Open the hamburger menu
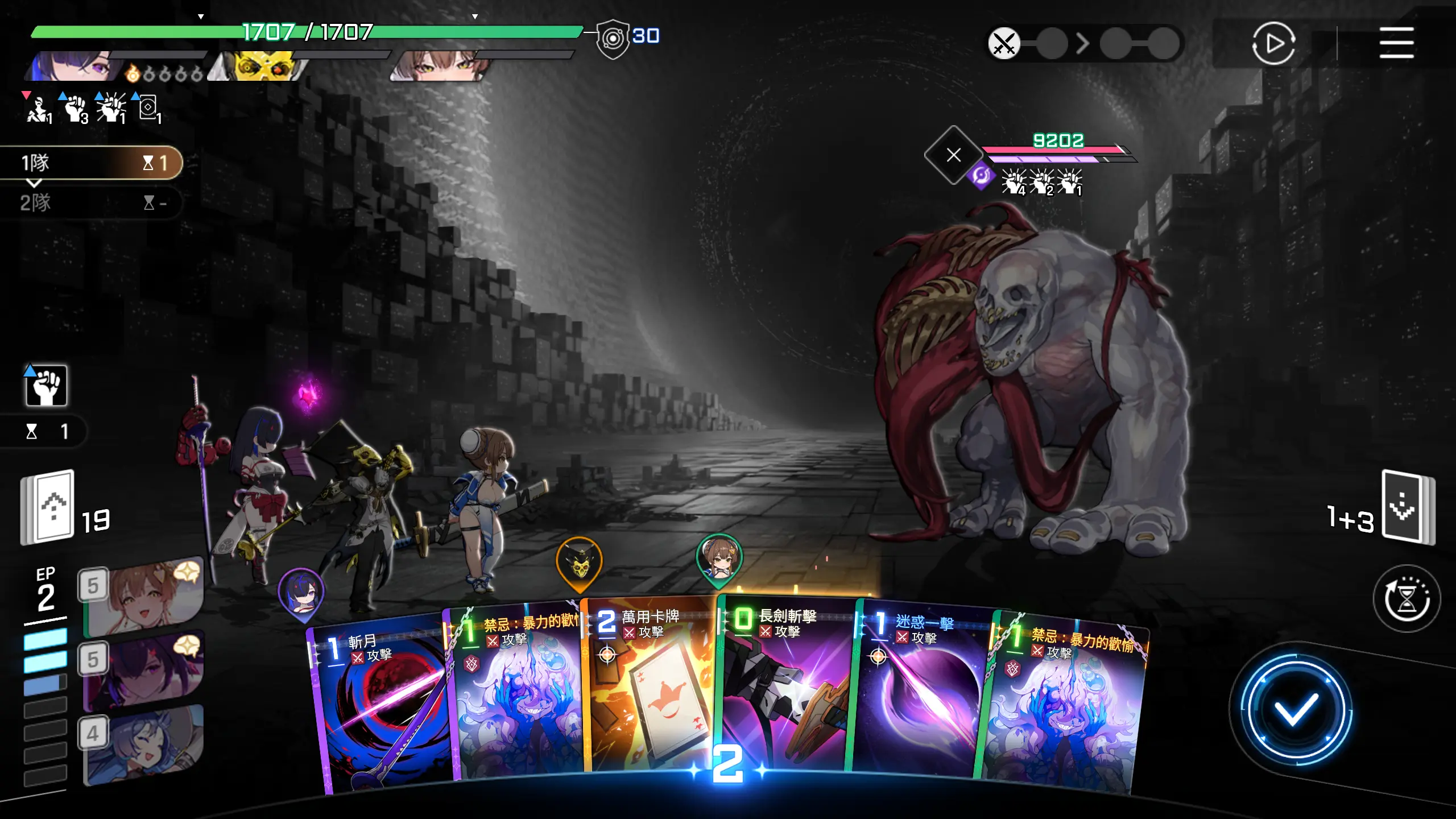 [1396, 43]
